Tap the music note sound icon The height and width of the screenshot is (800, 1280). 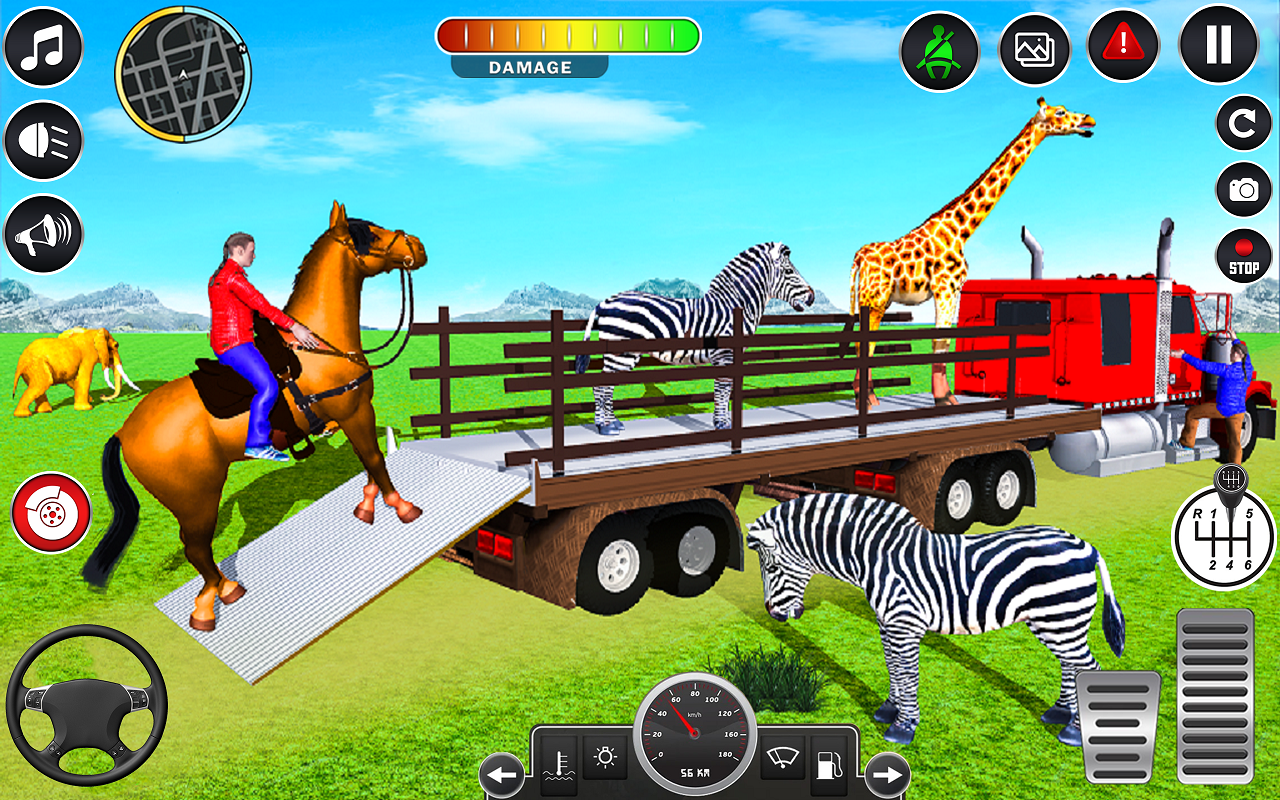[42, 47]
